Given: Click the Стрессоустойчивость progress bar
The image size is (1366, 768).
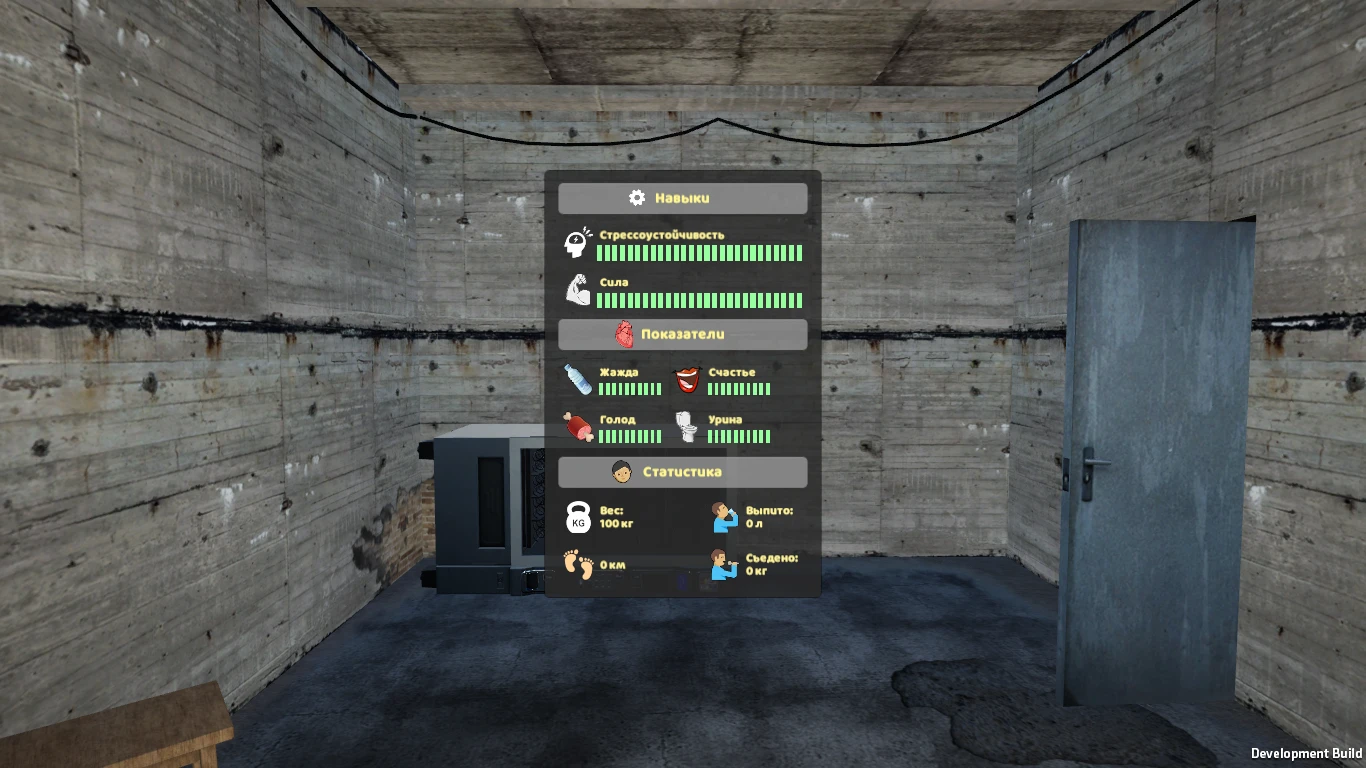Looking at the screenshot, I should pyautogui.click(x=700, y=253).
